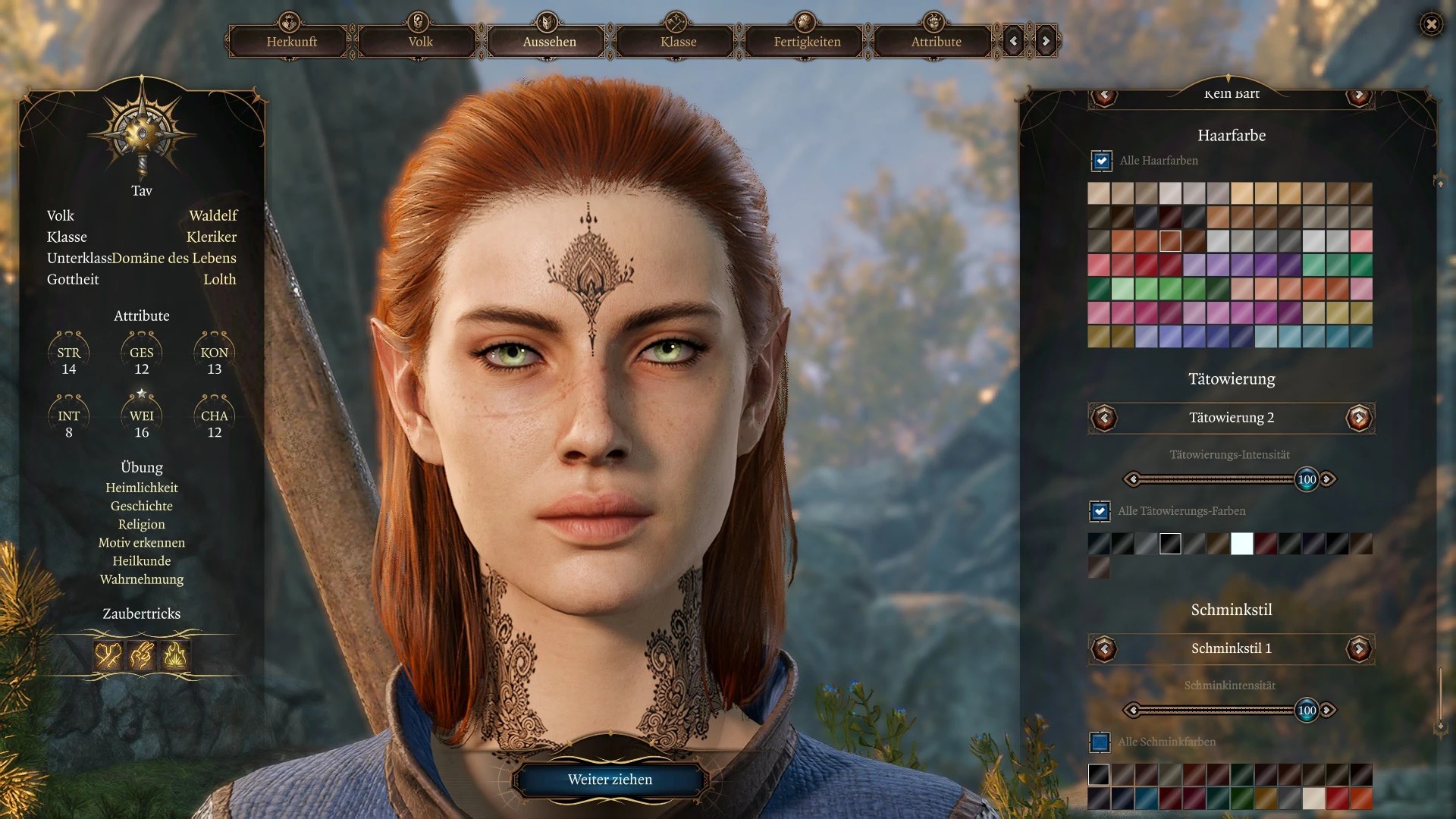Open the Herkunft tab
The width and height of the screenshot is (1456, 819).
click(291, 42)
